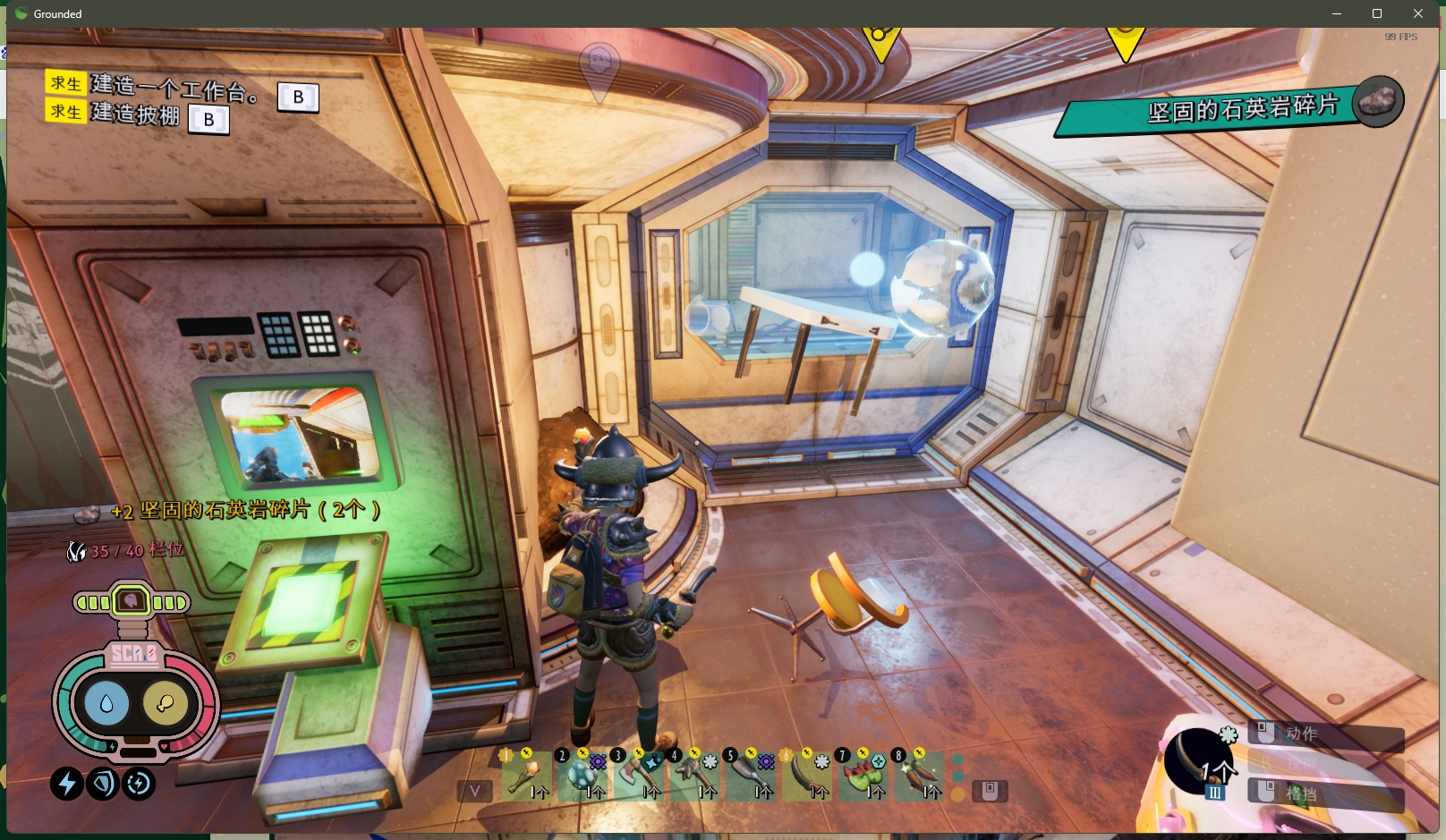Equip the curved blade in hotbar slot 6
Image resolution: width=1446 pixels, height=840 pixels.
coord(808,776)
